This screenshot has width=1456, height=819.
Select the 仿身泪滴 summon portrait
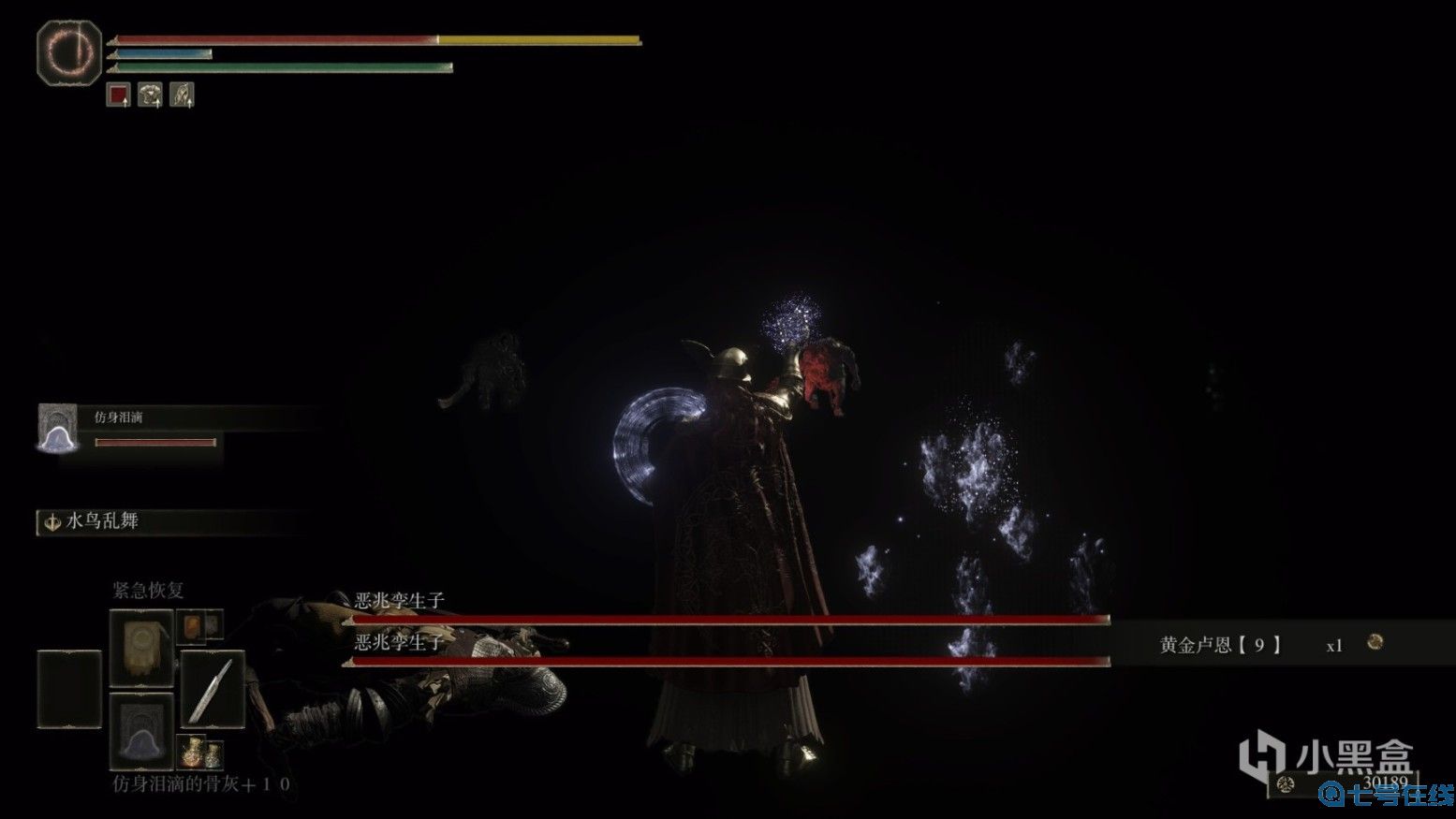[x=57, y=429]
